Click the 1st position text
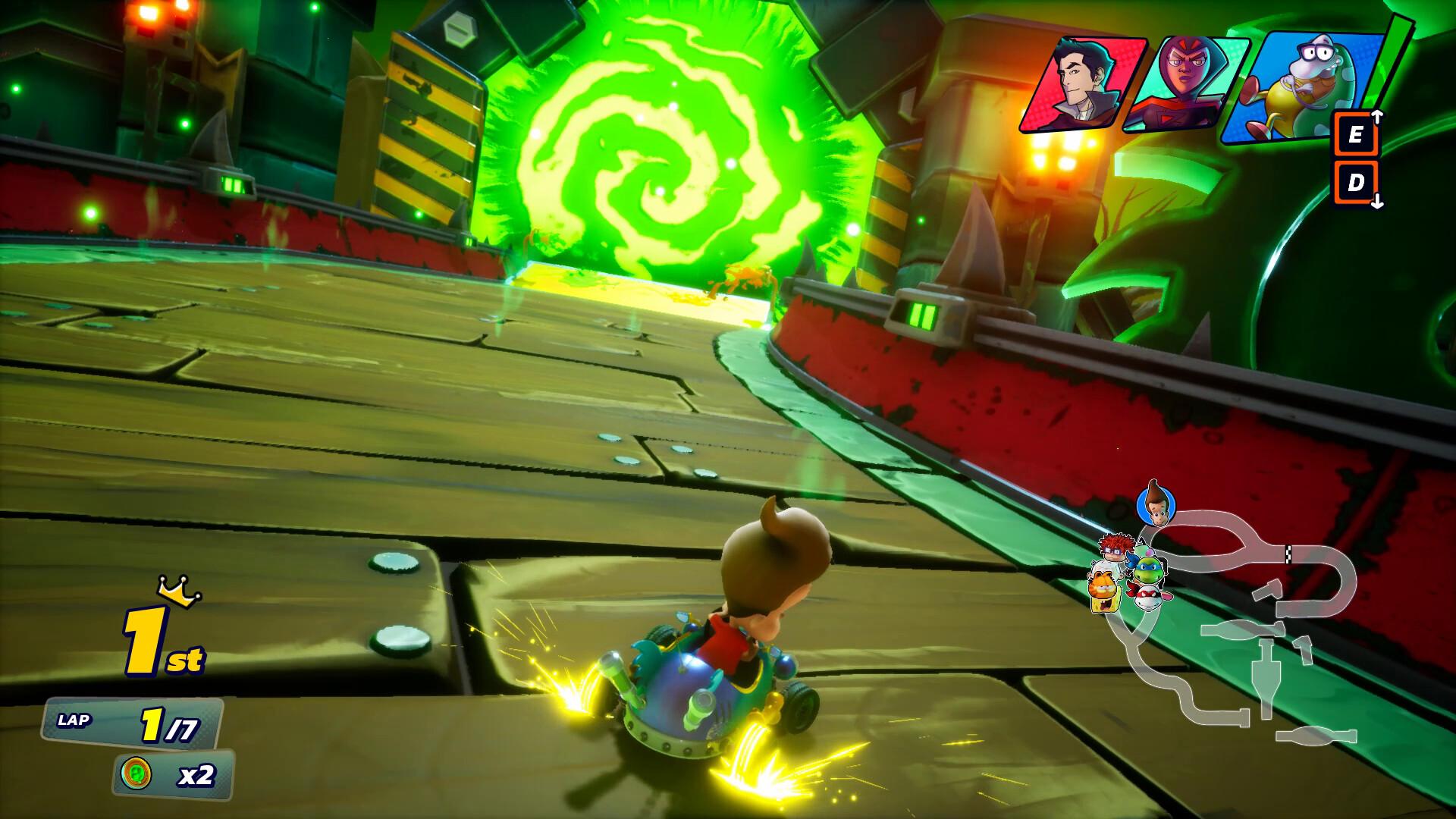The width and height of the screenshot is (1456, 819). (x=159, y=642)
